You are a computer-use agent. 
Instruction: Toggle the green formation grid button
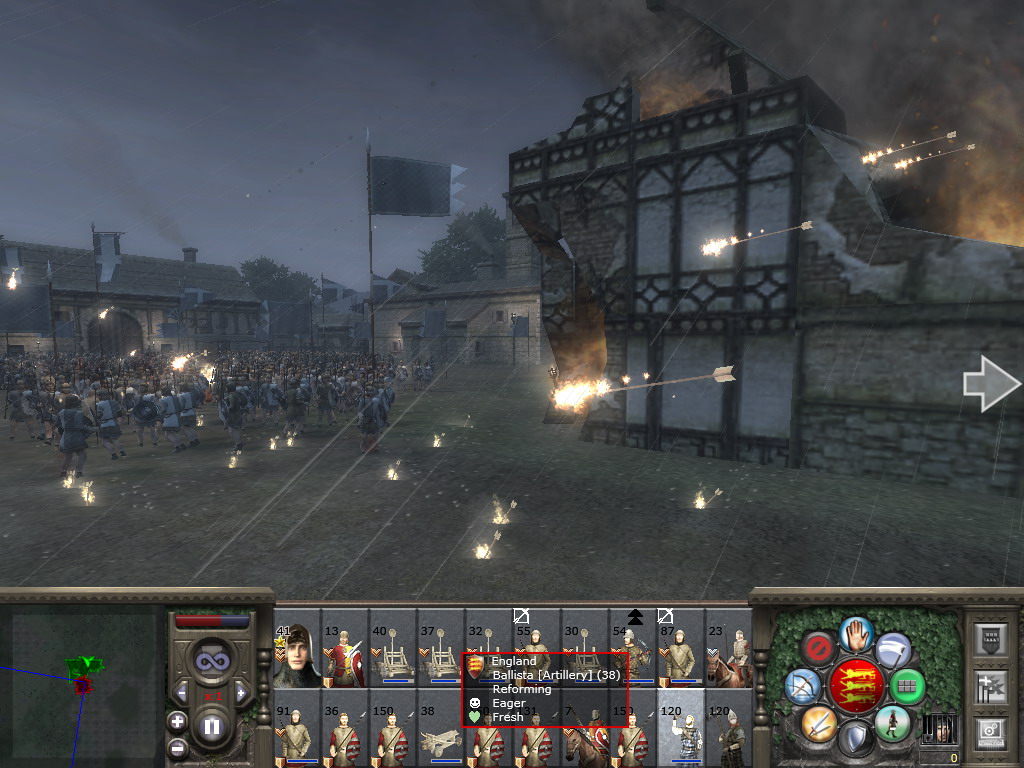tap(908, 686)
